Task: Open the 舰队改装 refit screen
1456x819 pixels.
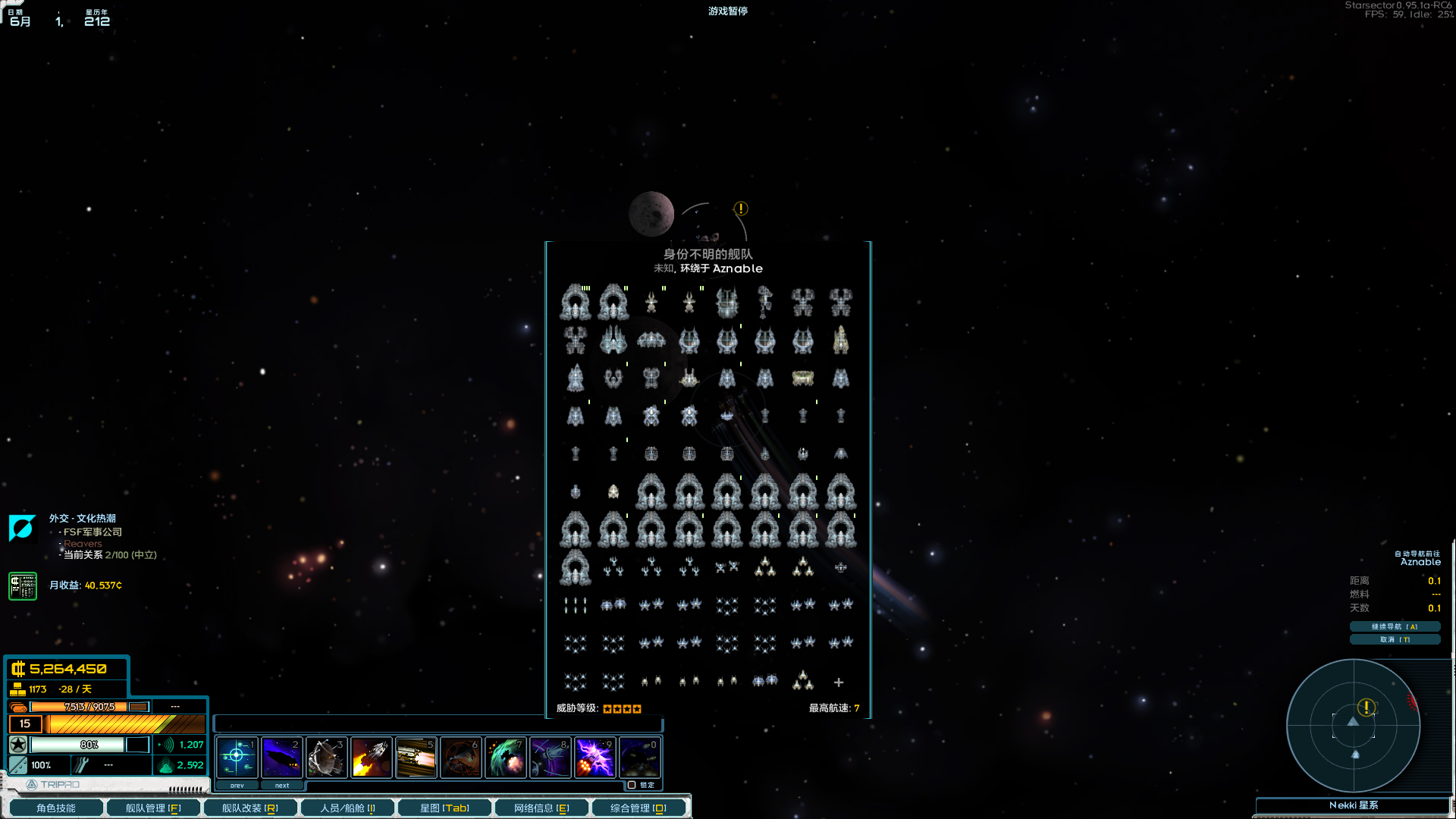Action: click(x=249, y=808)
